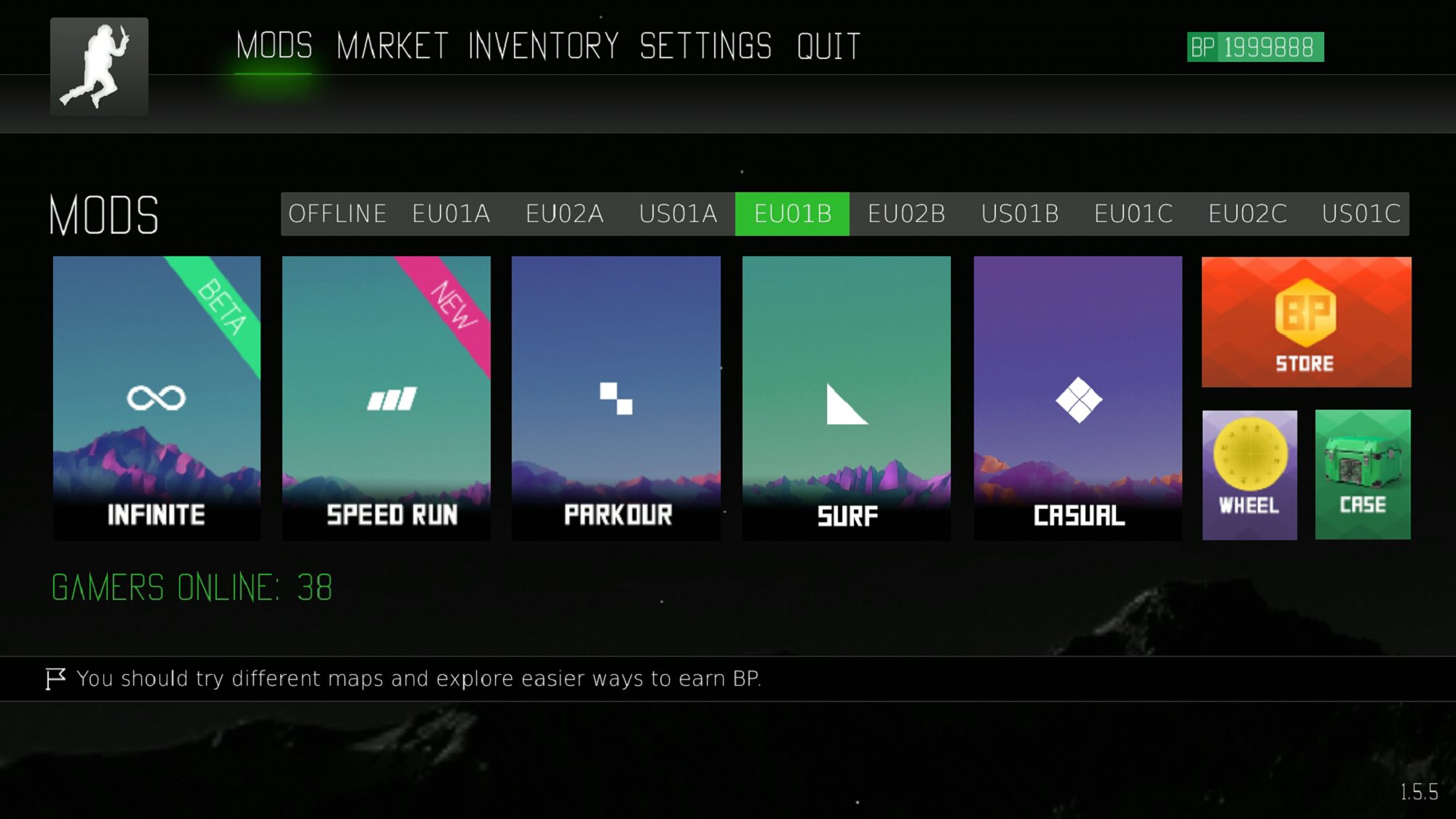Choose the Speed Run mod tile
The height and width of the screenshot is (819, 1456).
coord(387,397)
